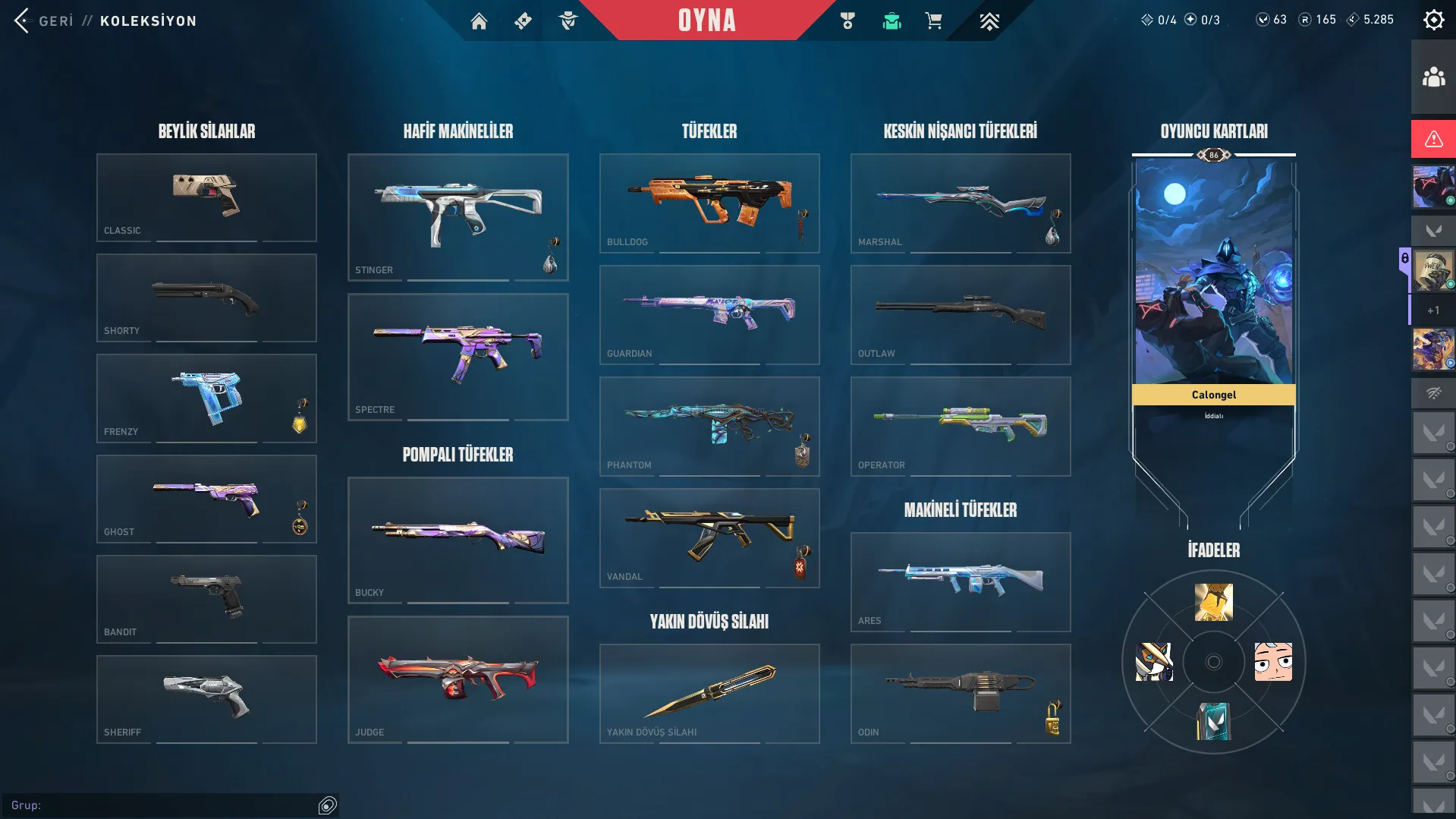1456x819 pixels.
Task: Open the melee knife slot
Action: coord(709,693)
